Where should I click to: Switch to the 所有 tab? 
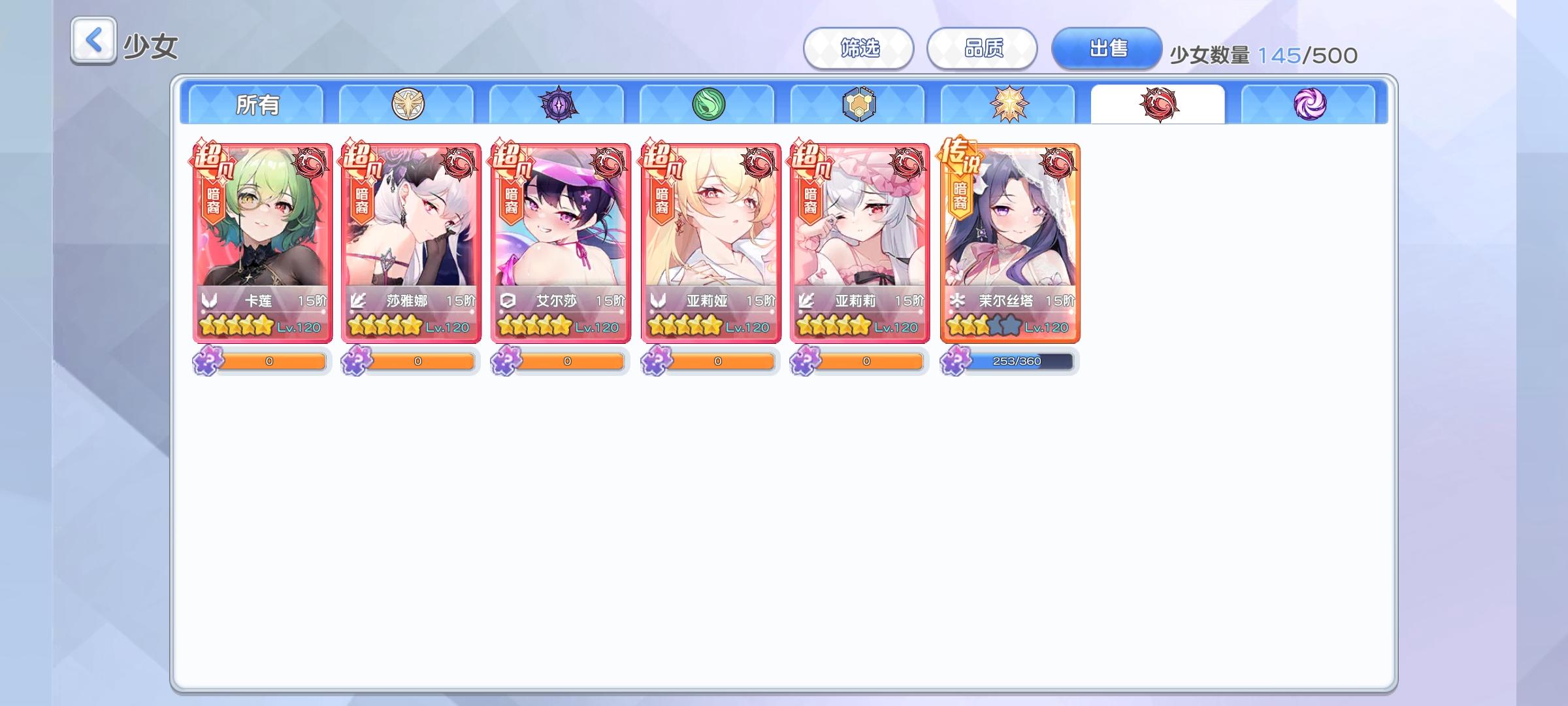(x=256, y=103)
